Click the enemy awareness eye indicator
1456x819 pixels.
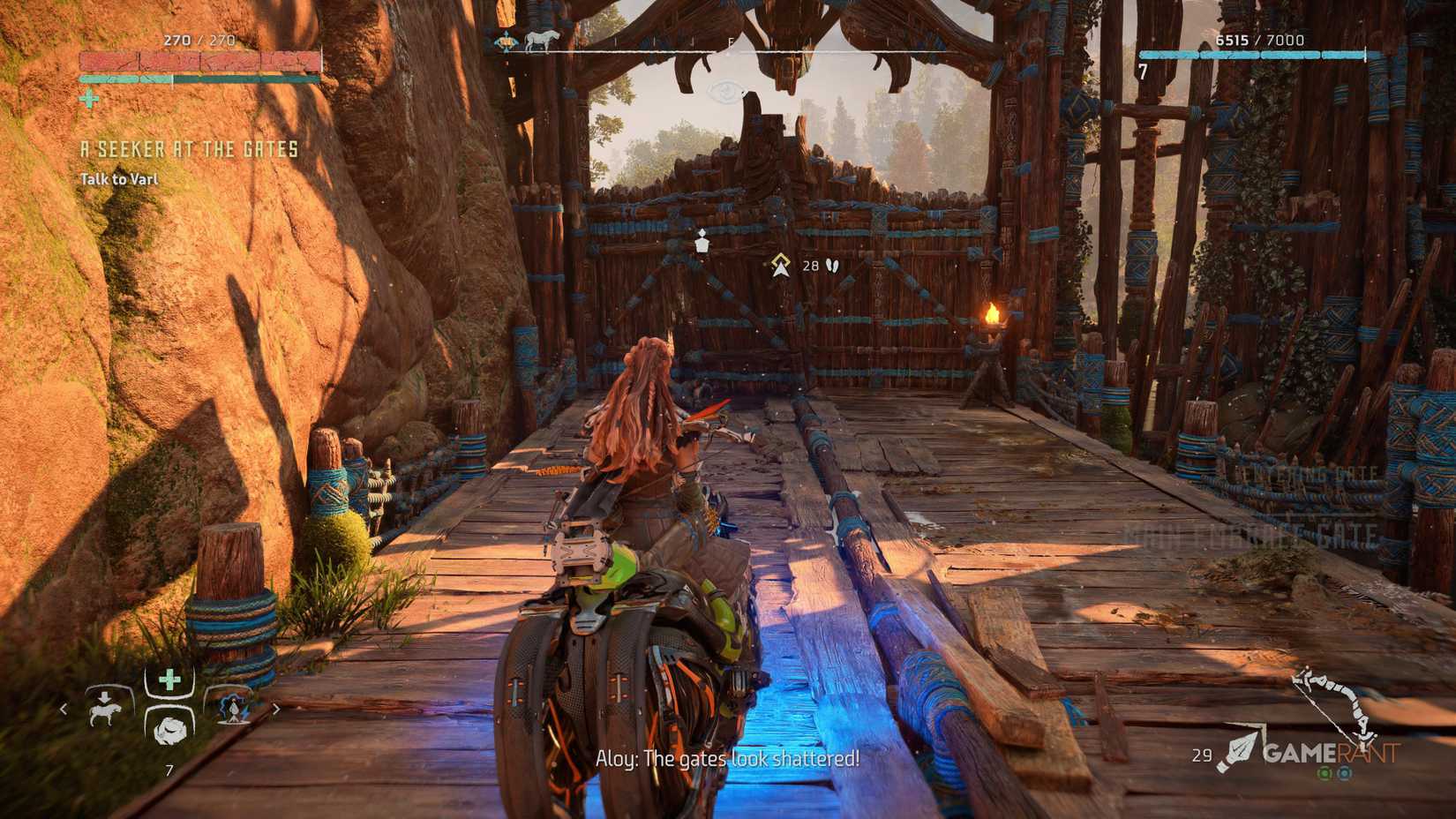tap(725, 92)
